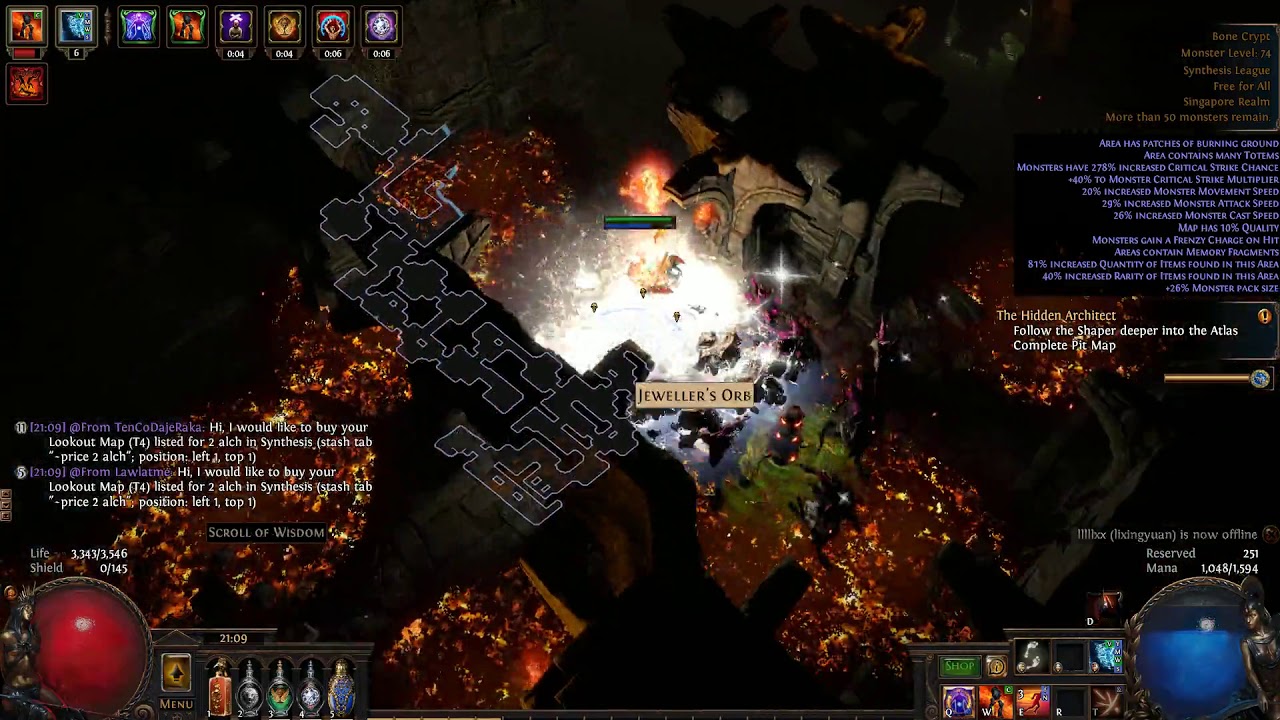The width and height of the screenshot is (1280, 720).
Task: Use the blue ornate flask in slot 5
Action: 341,690
